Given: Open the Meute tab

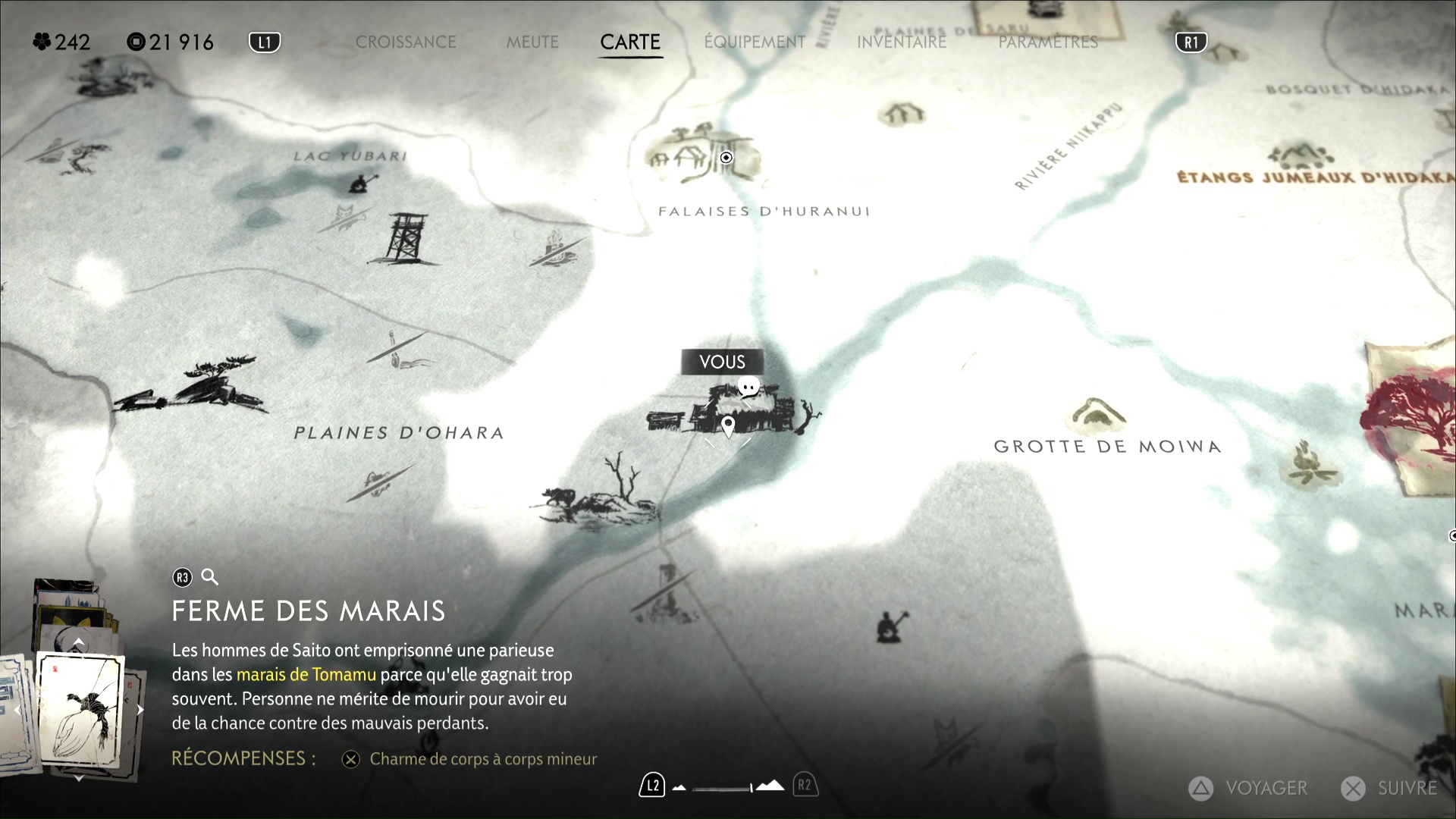Looking at the screenshot, I should point(532,42).
